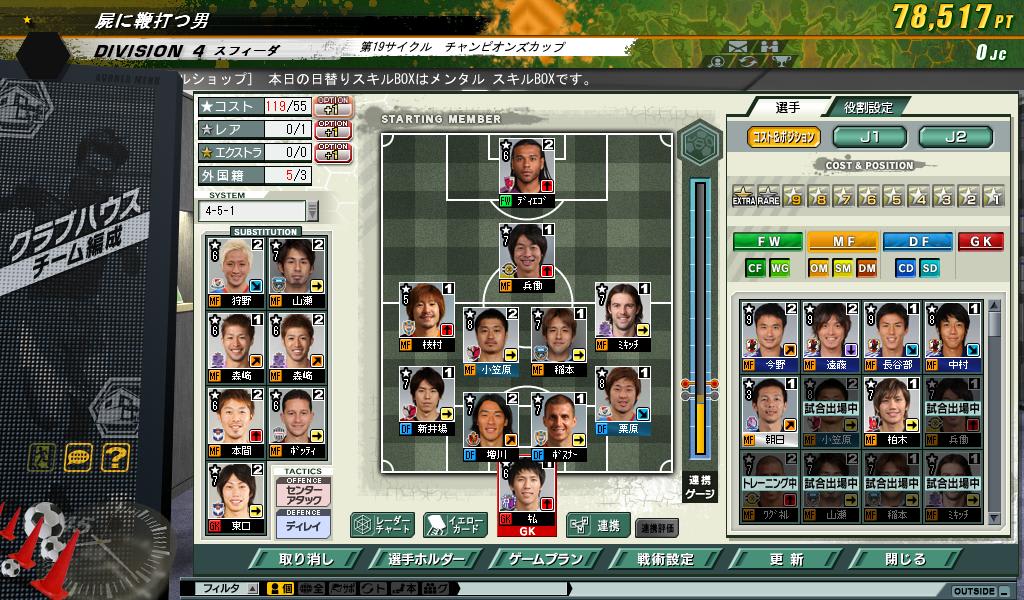The width and height of the screenshot is (1024, 600).
Task: Click the yellow question mark help icon
Action: (116, 458)
